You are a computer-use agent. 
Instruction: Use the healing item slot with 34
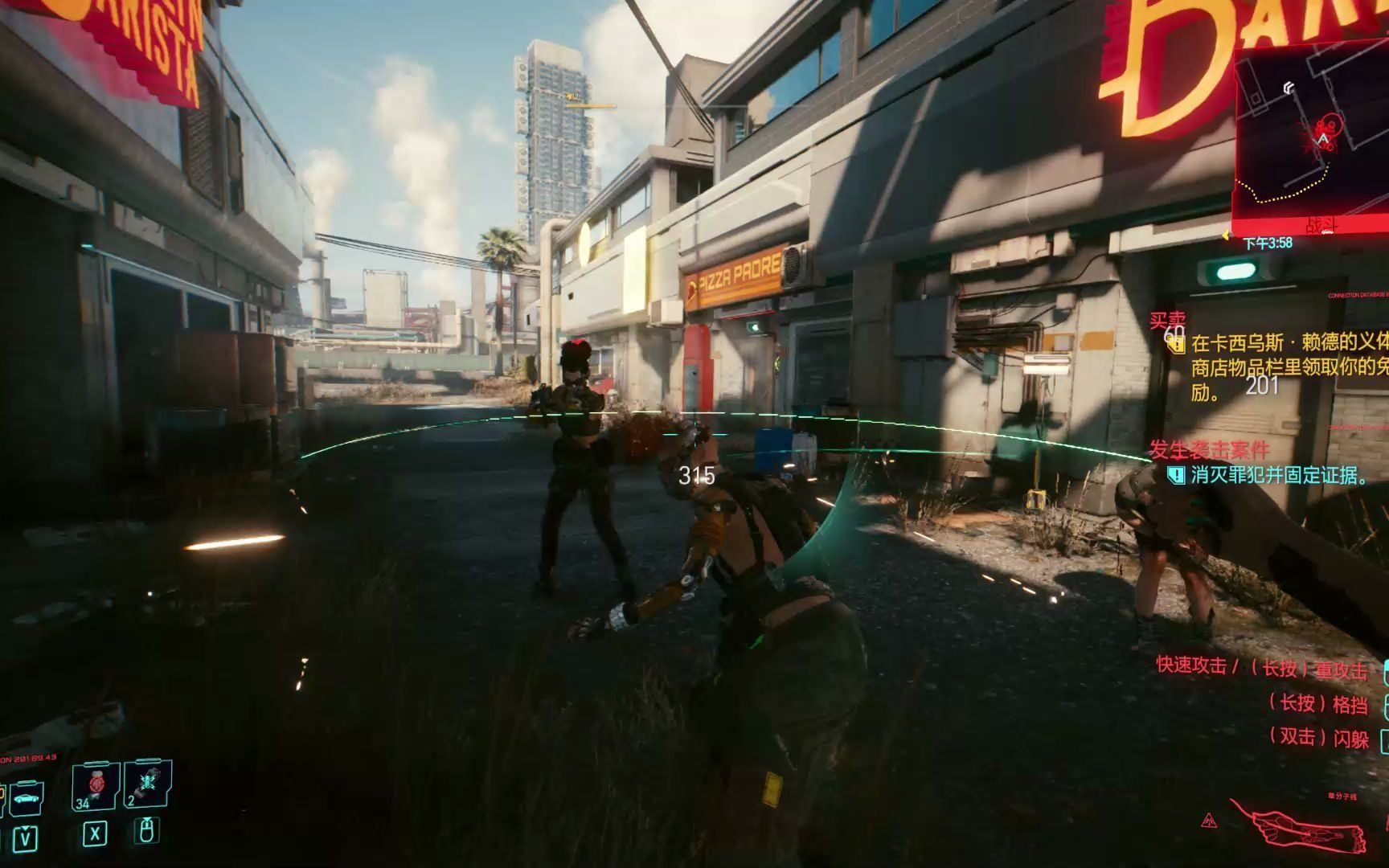[x=94, y=786]
